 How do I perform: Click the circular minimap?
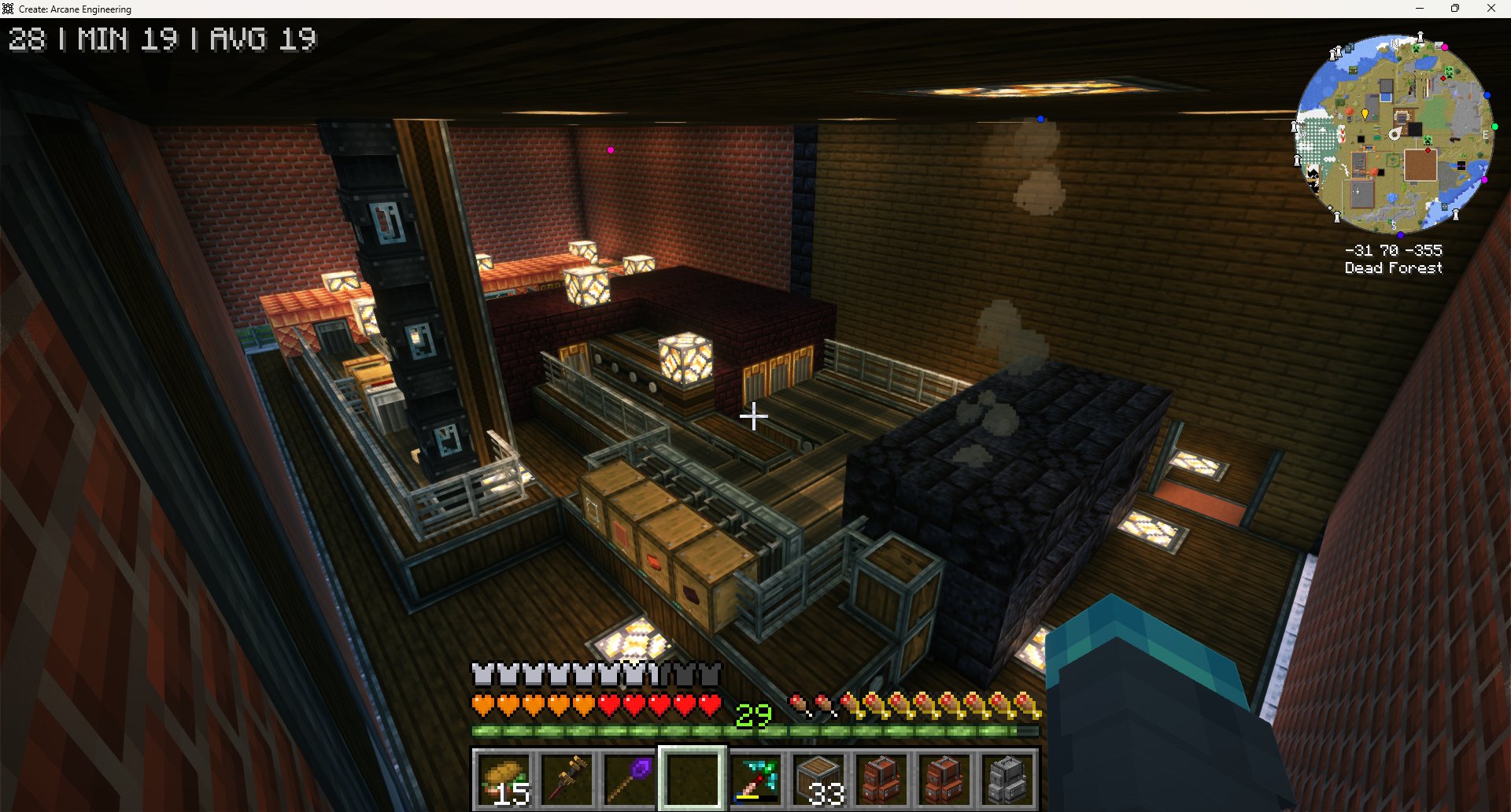click(x=1394, y=134)
